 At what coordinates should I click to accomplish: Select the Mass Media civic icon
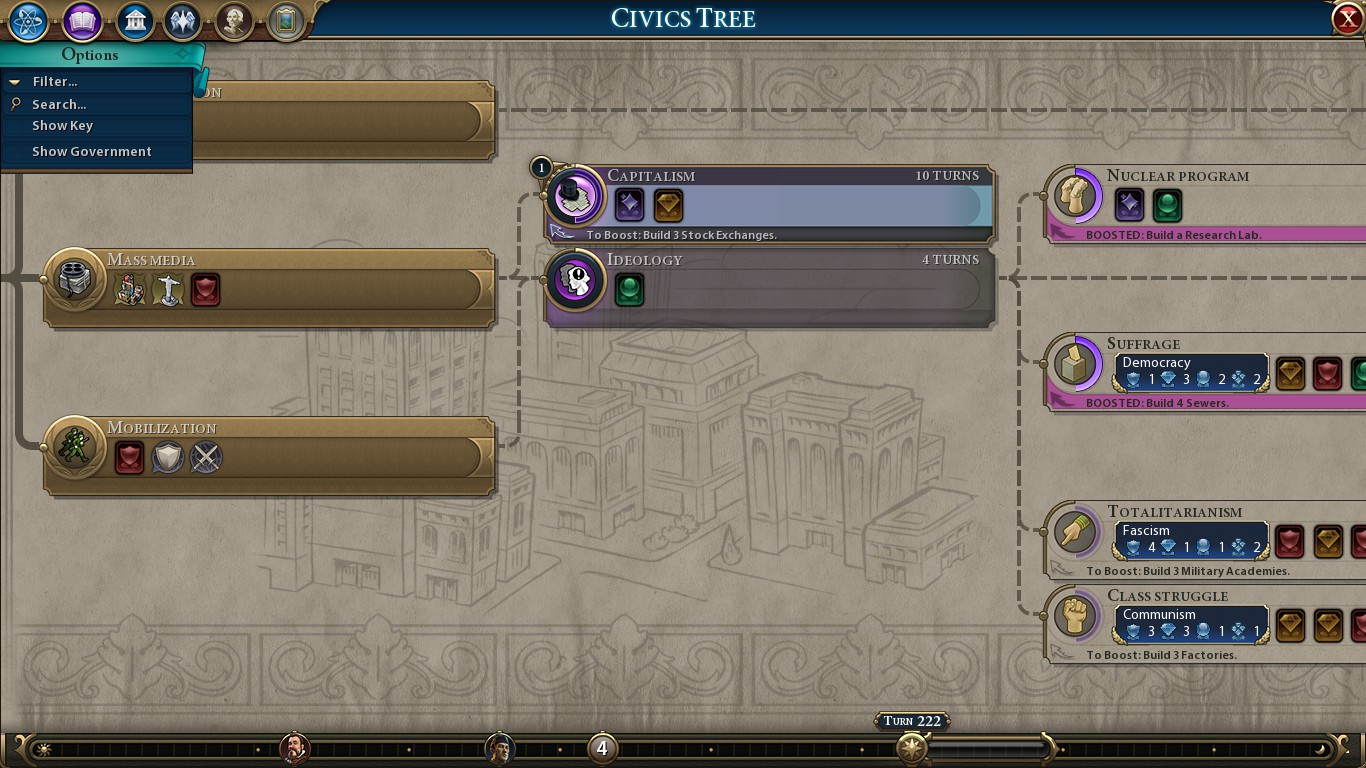74,280
